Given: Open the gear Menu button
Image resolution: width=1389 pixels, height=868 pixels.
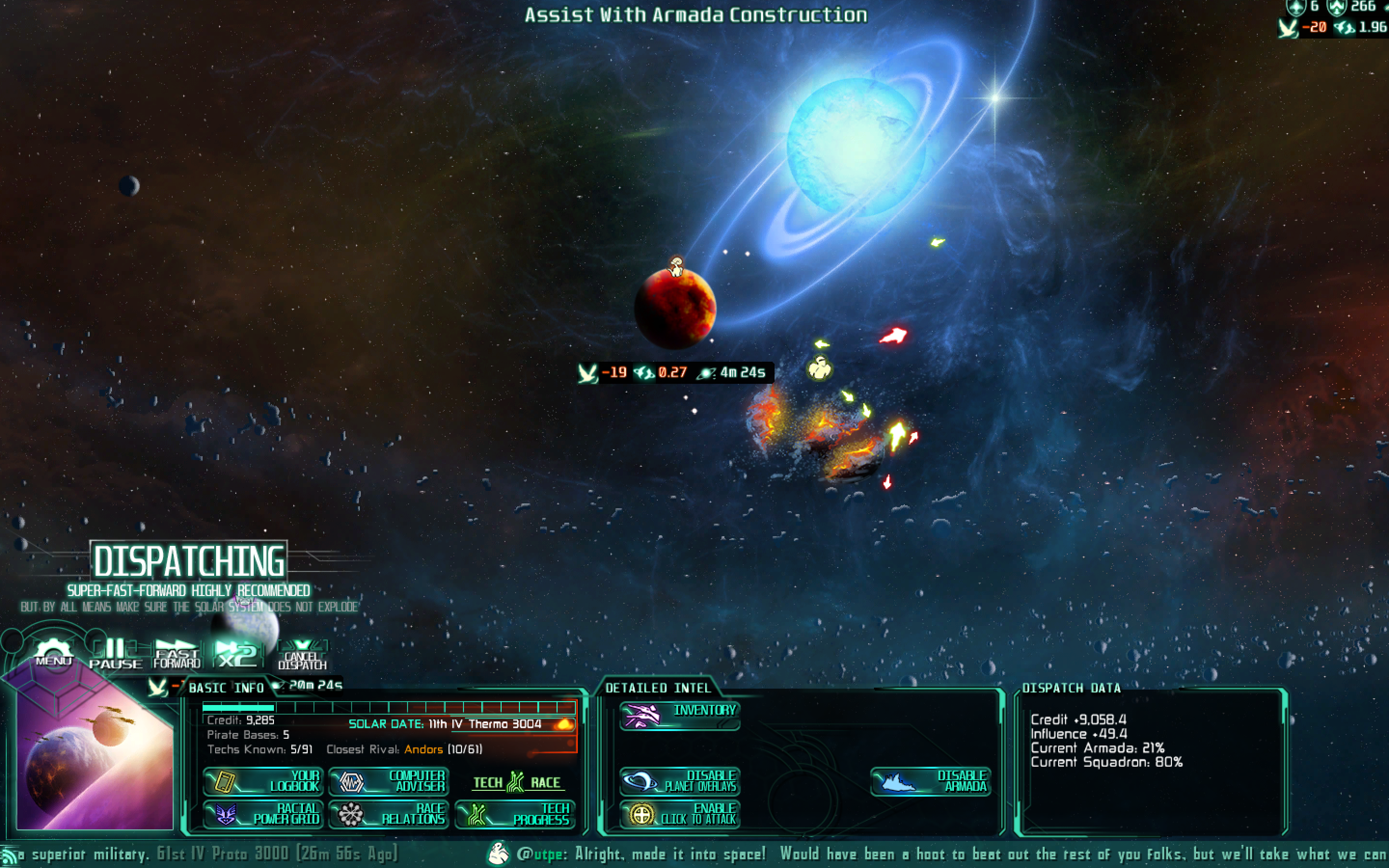Looking at the screenshot, I should [54, 653].
